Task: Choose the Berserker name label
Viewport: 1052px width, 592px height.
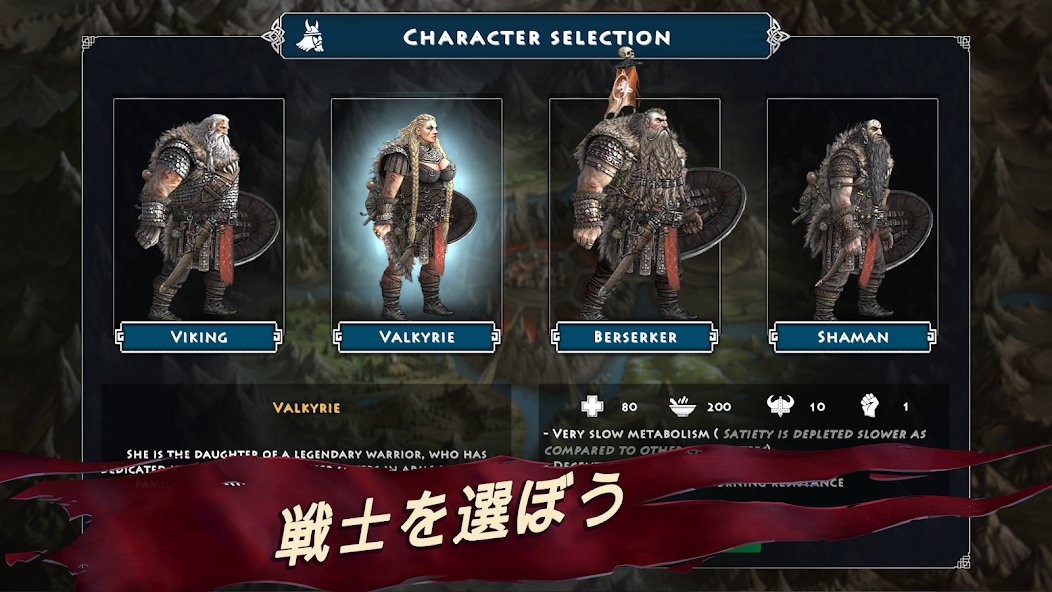Action: [x=634, y=337]
